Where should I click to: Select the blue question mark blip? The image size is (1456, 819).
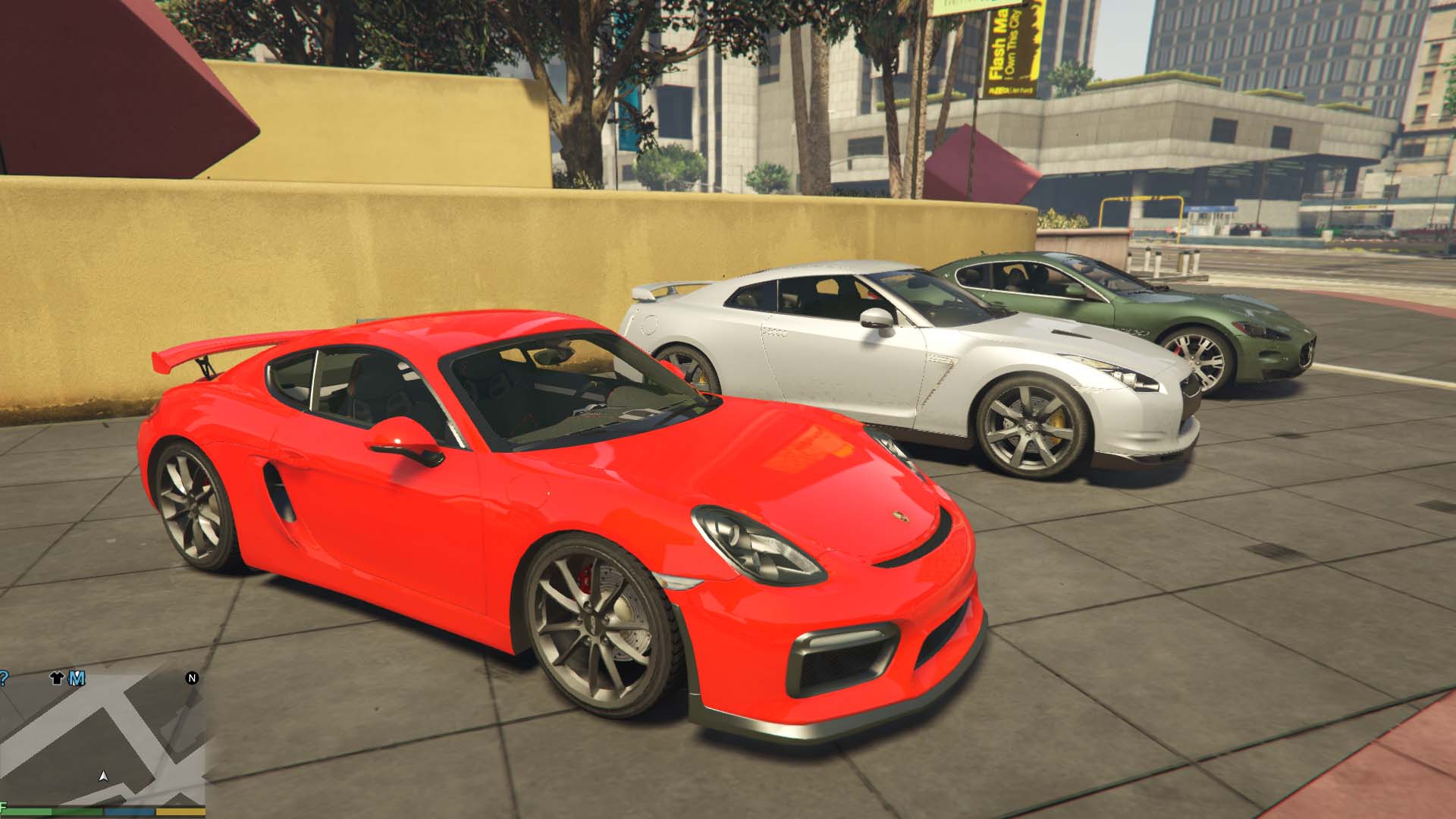click(x=4, y=678)
